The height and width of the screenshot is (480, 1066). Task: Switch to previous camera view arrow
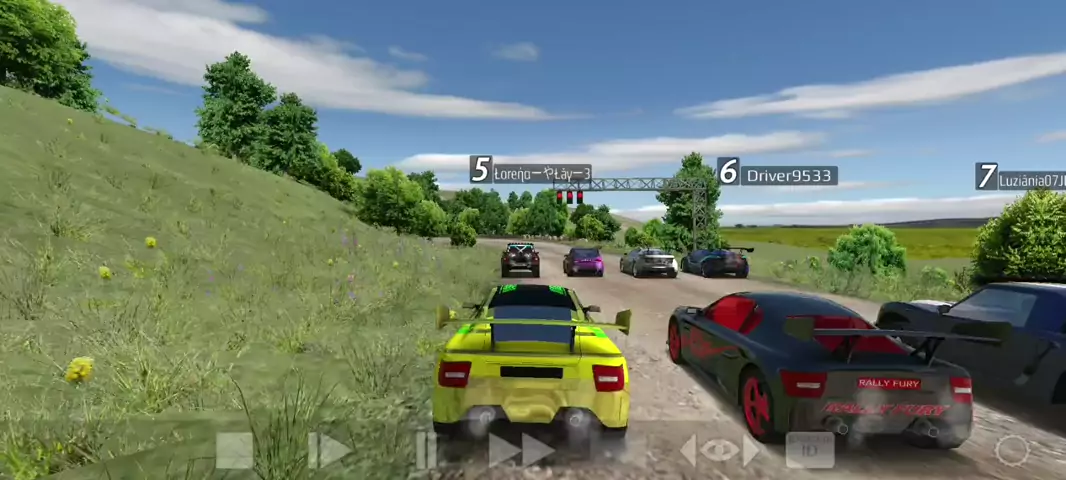688,451
